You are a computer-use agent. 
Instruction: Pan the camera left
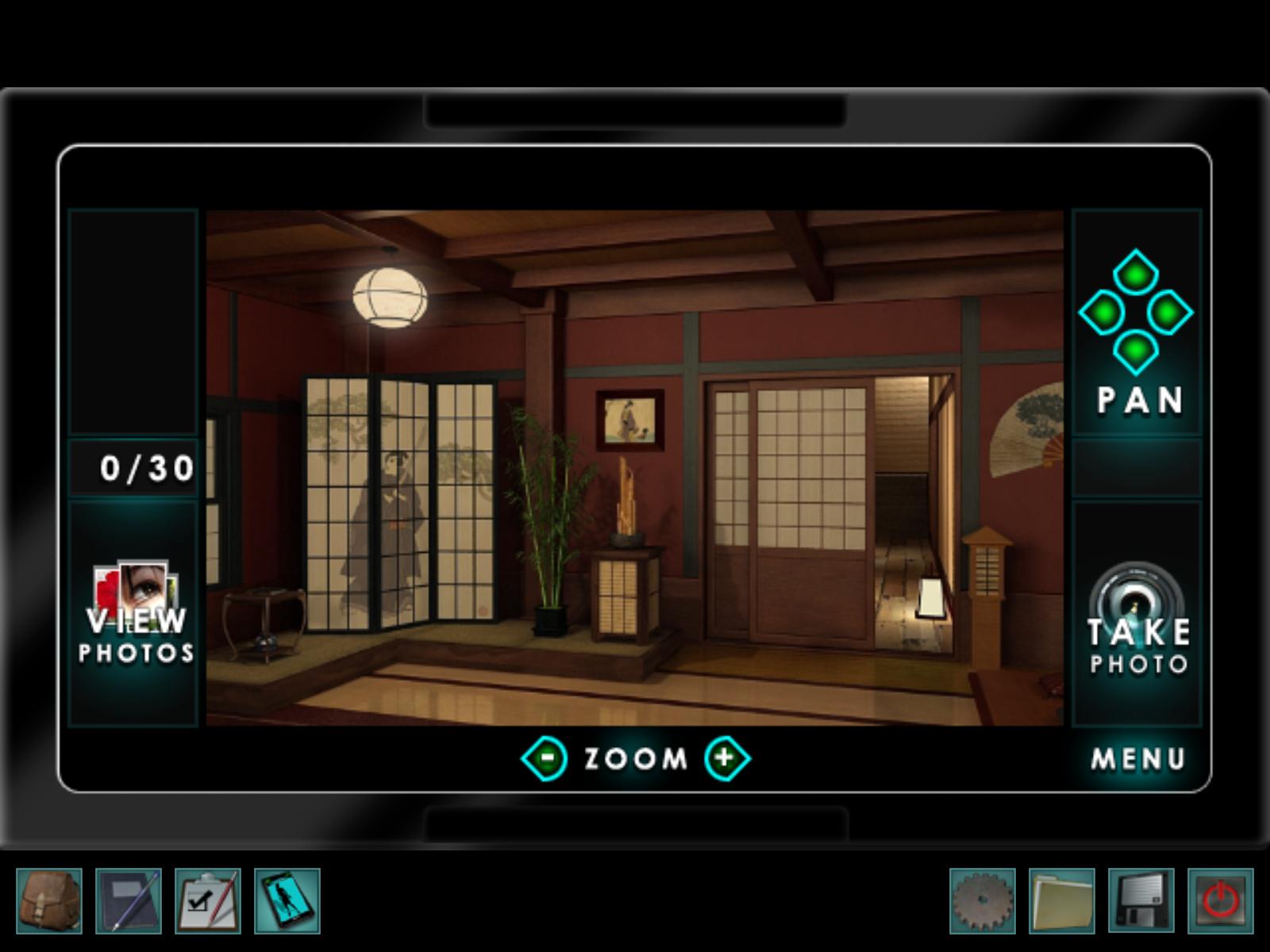coord(1102,313)
